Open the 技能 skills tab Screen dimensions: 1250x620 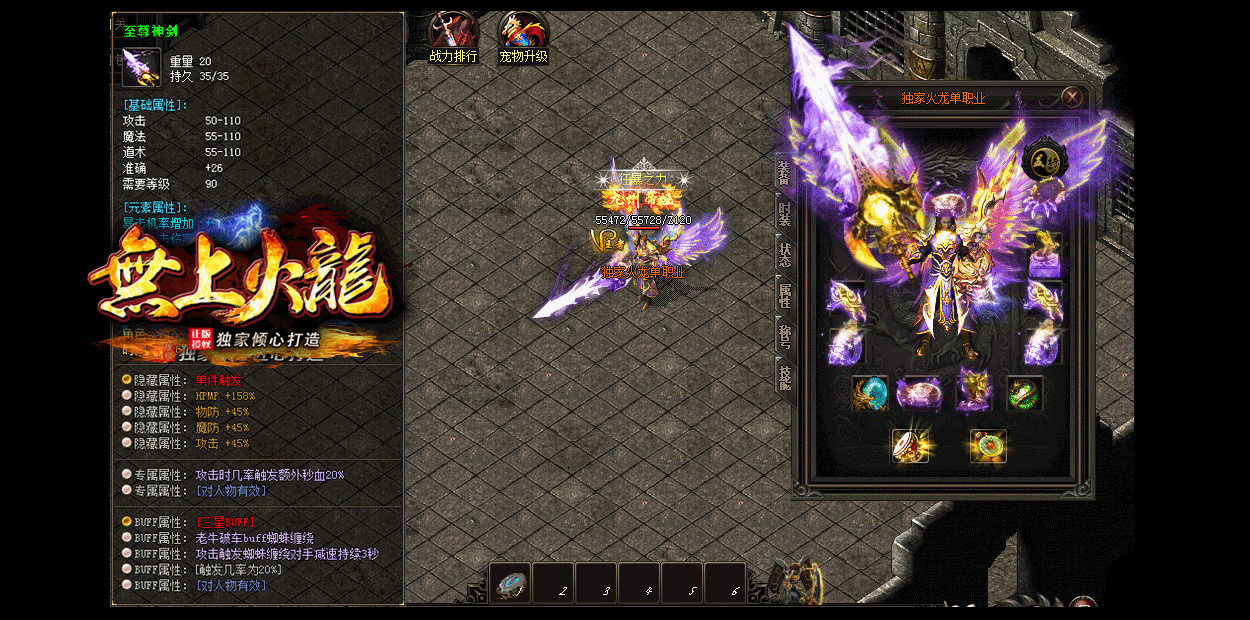pyautogui.click(x=784, y=377)
